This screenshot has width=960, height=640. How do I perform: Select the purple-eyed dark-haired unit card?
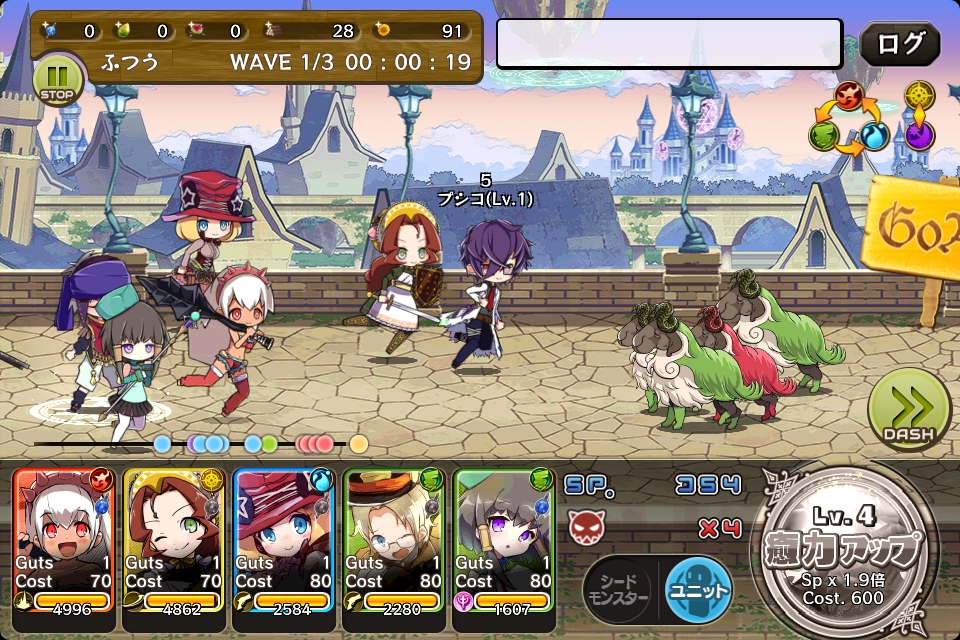click(504, 540)
